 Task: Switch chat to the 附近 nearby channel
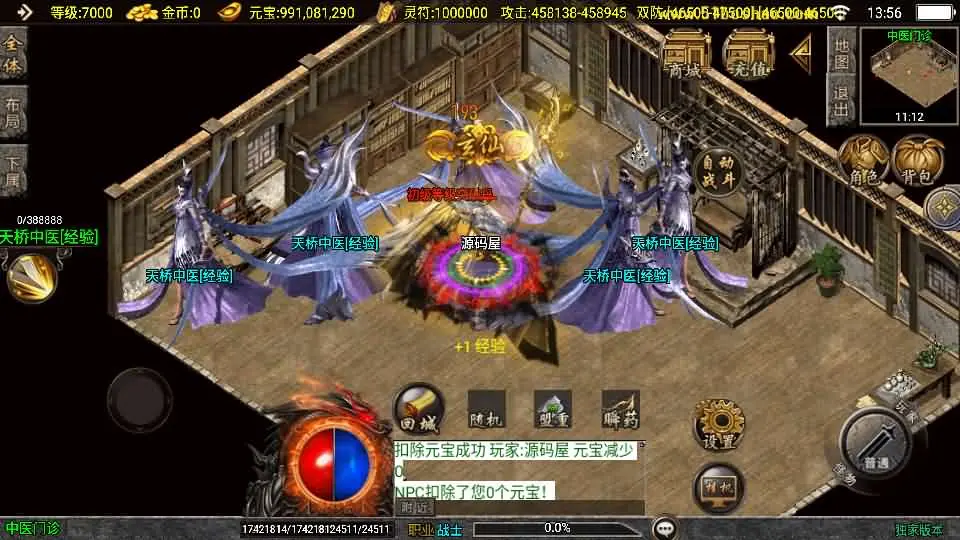tap(415, 507)
